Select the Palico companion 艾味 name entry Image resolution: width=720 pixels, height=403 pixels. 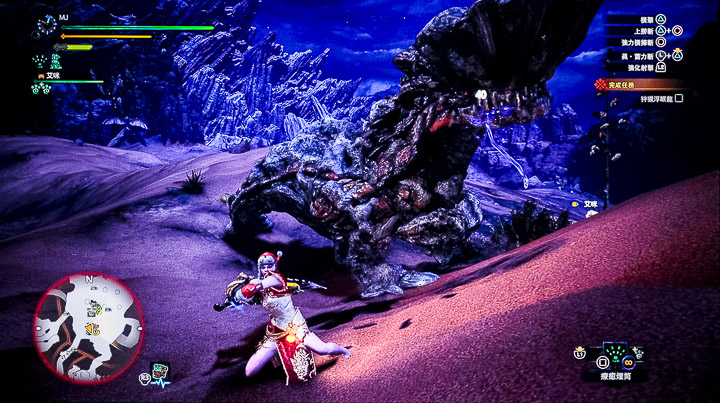pyautogui.click(x=48, y=75)
